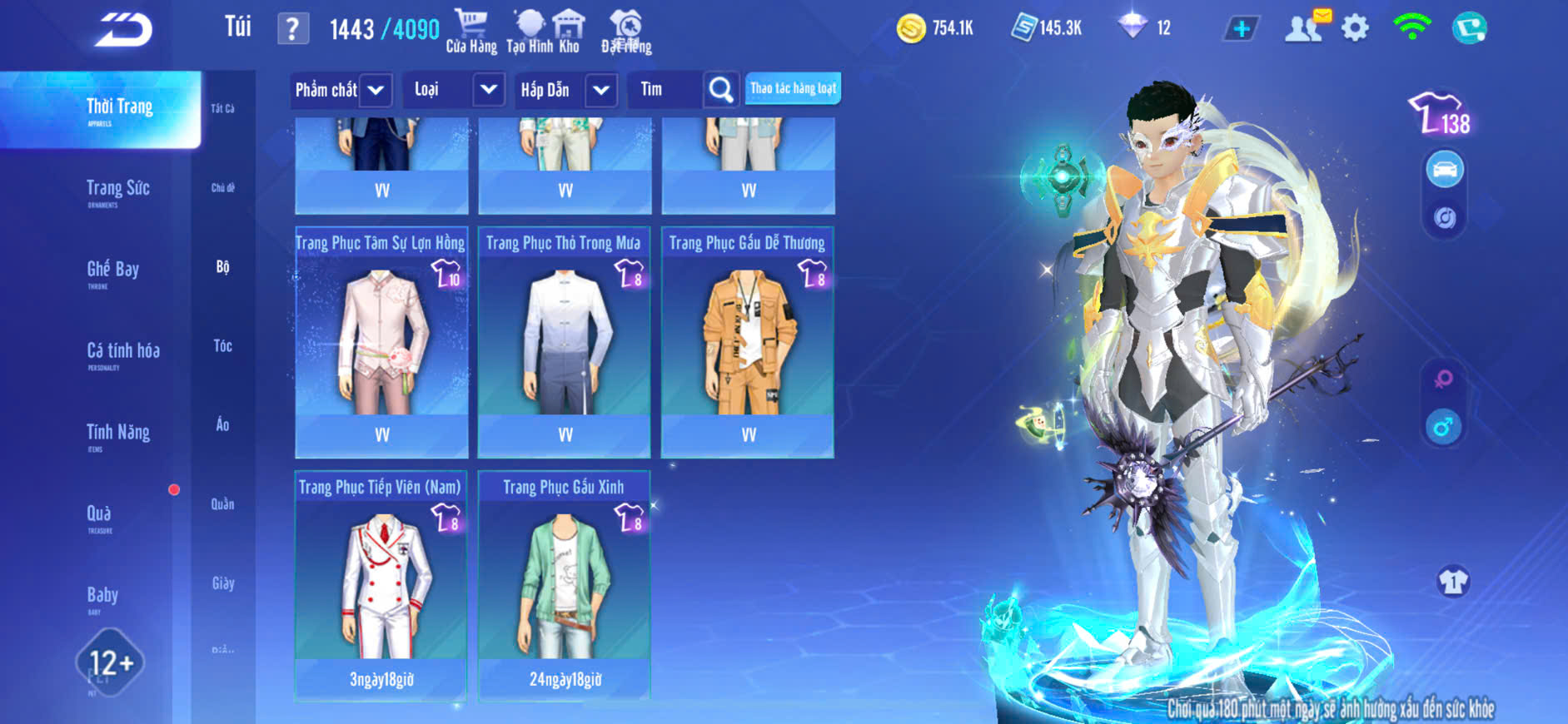Open the Cá tính hóa tab
Screen dimensions: 1568x724
click(122, 353)
